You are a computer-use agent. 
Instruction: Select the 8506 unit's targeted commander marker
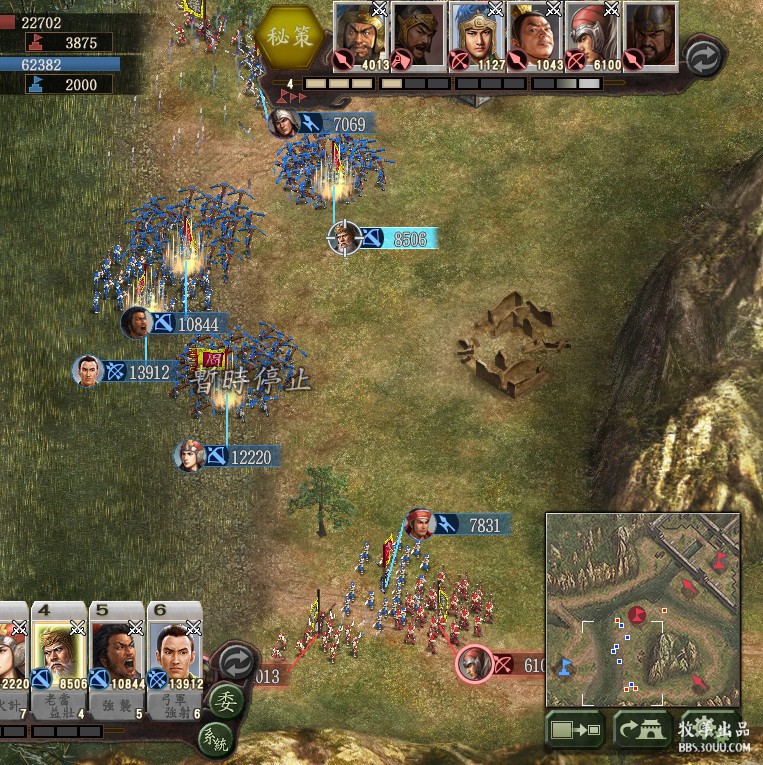coord(344,238)
